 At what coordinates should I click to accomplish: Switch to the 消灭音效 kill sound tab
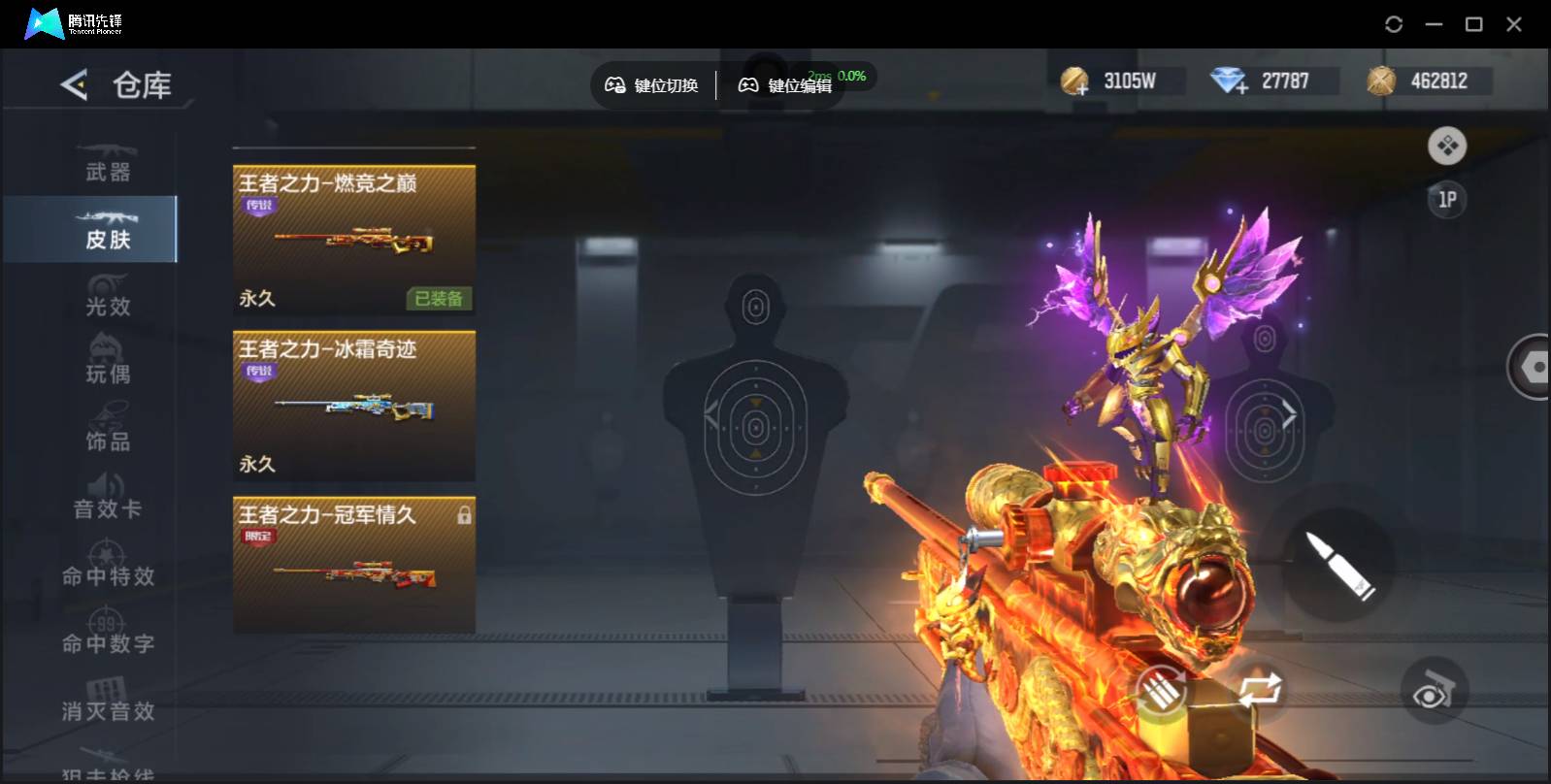[107, 702]
